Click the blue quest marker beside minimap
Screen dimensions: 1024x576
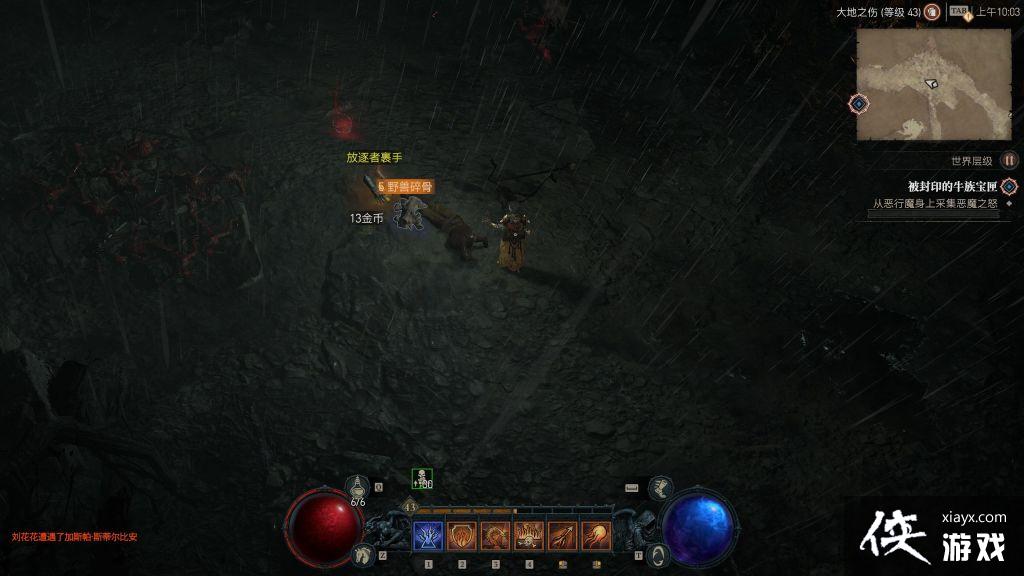click(858, 103)
